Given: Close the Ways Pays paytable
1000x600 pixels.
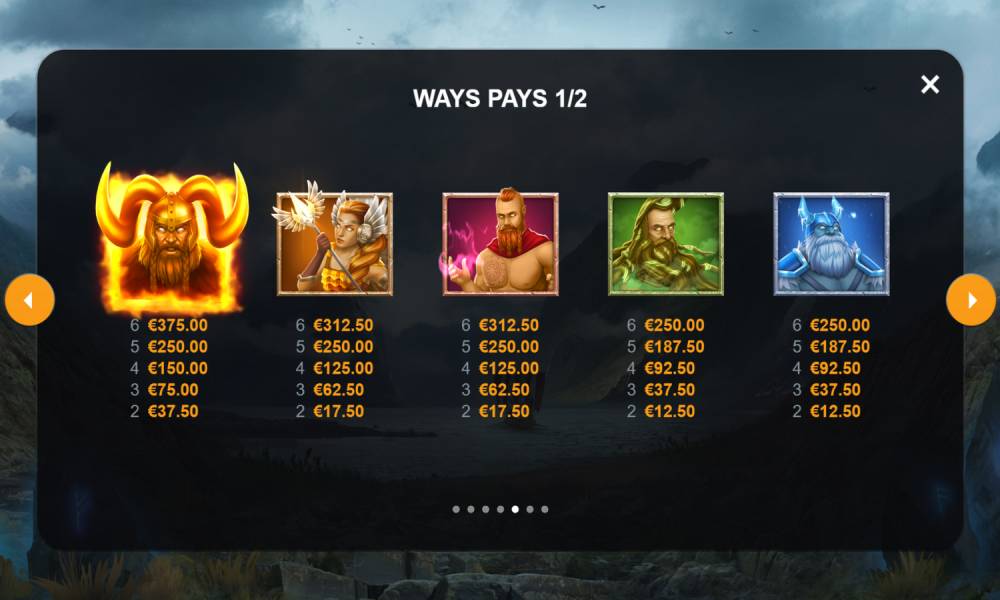Looking at the screenshot, I should click(930, 85).
